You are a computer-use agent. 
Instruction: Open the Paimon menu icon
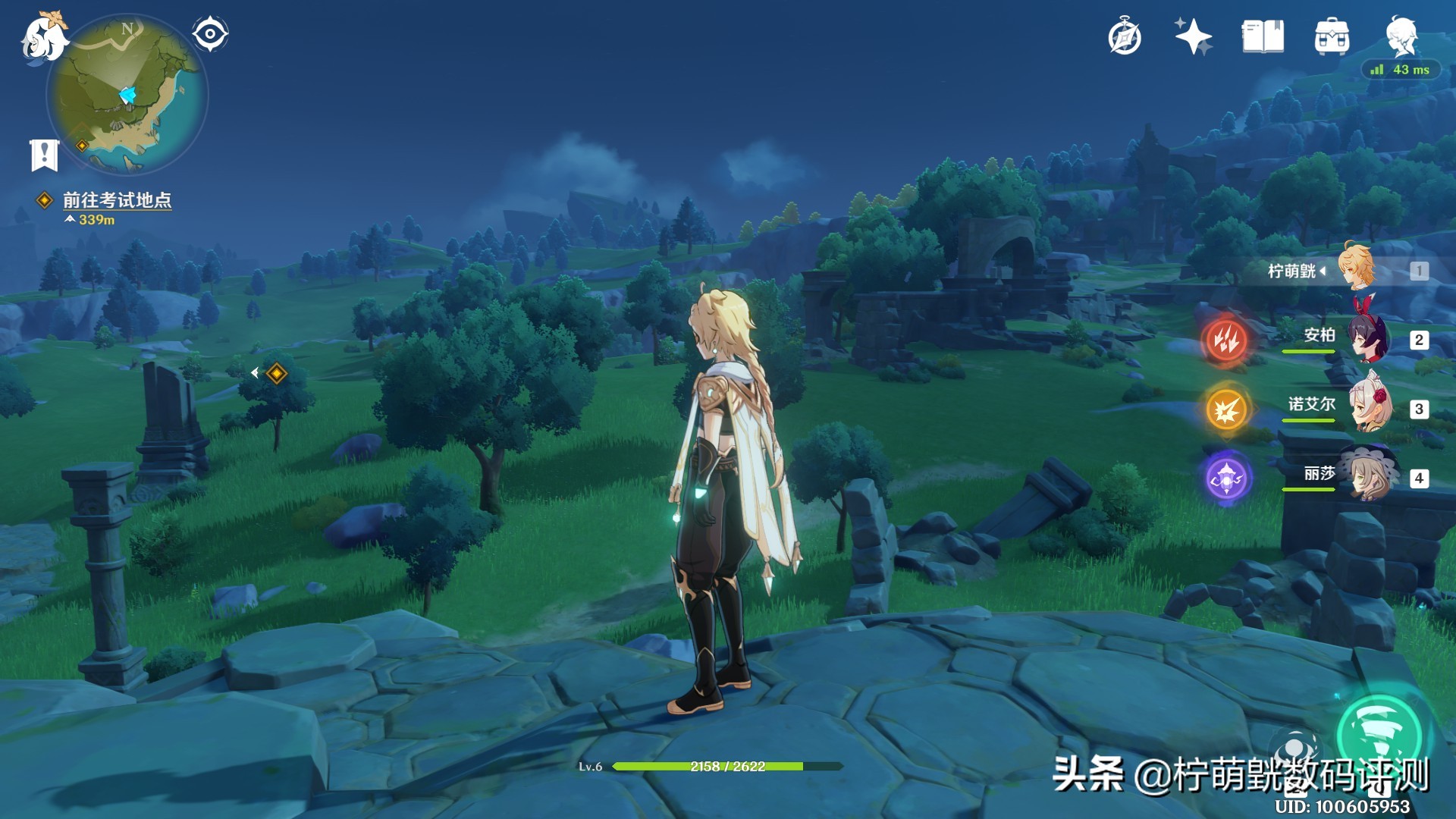click(43, 38)
